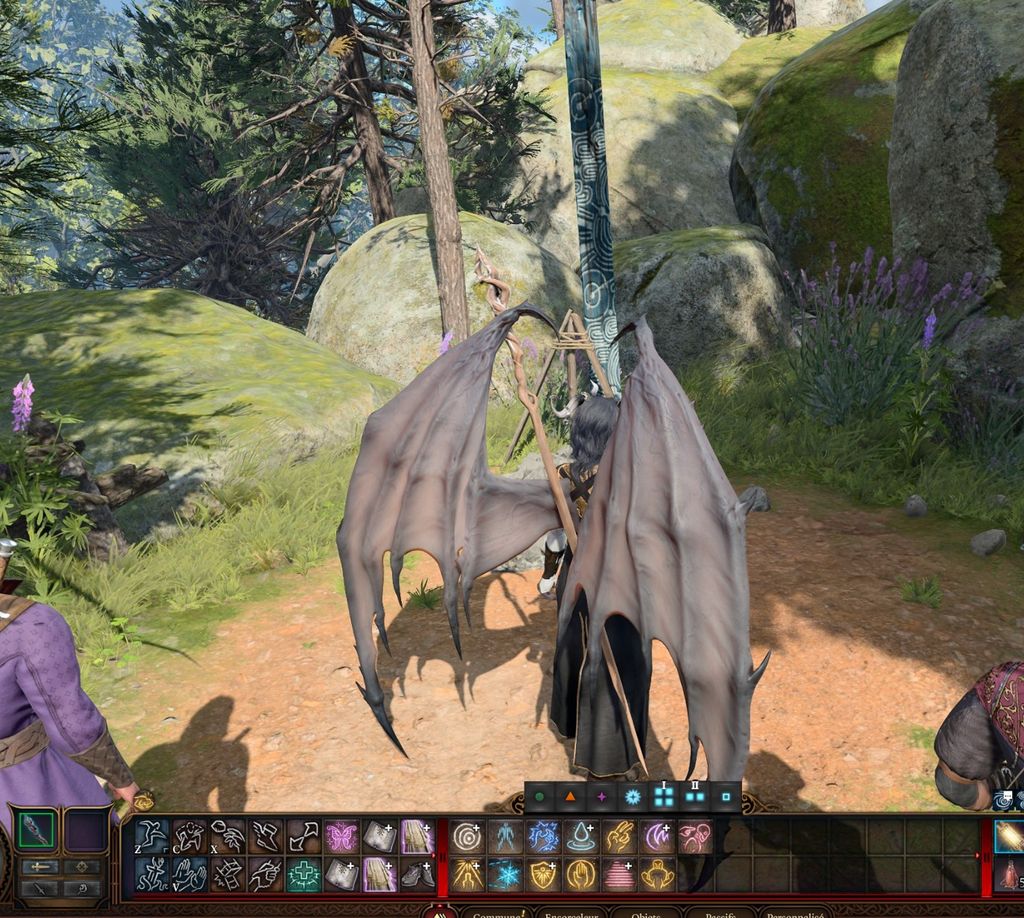Cast the ice snowflake spell

pyautogui.click(x=504, y=874)
